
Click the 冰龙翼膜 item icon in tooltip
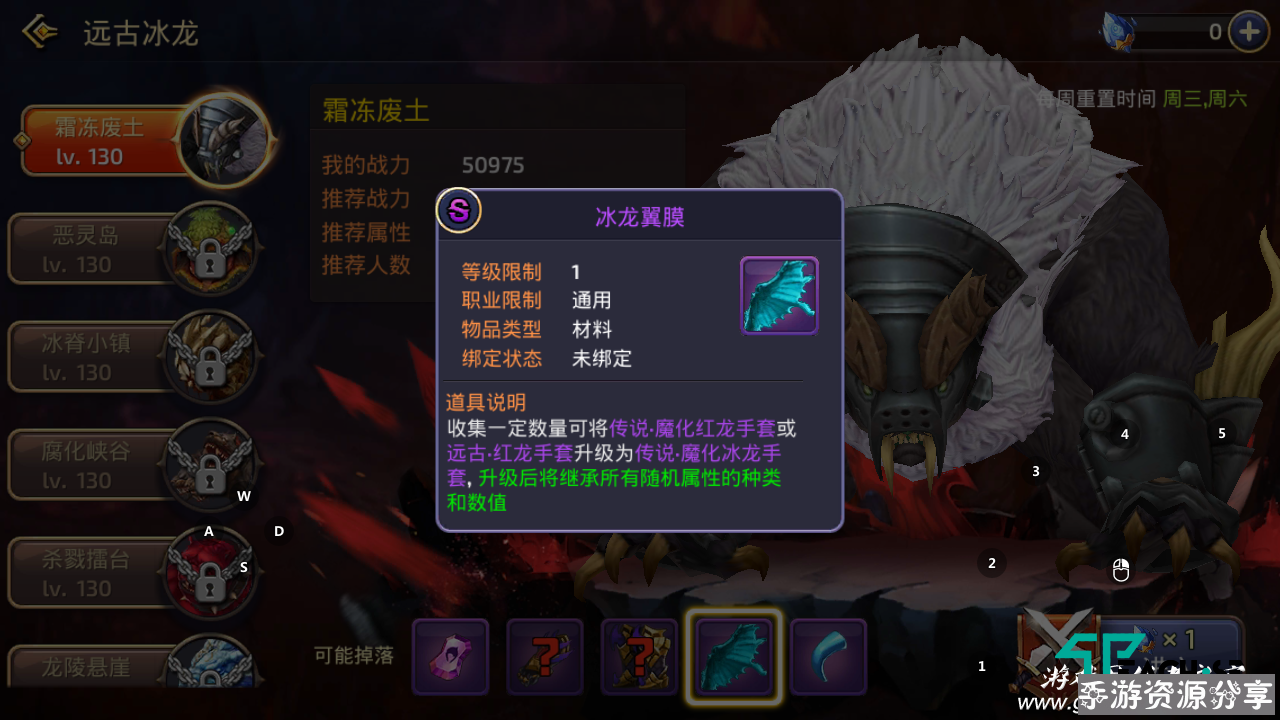point(779,295)
